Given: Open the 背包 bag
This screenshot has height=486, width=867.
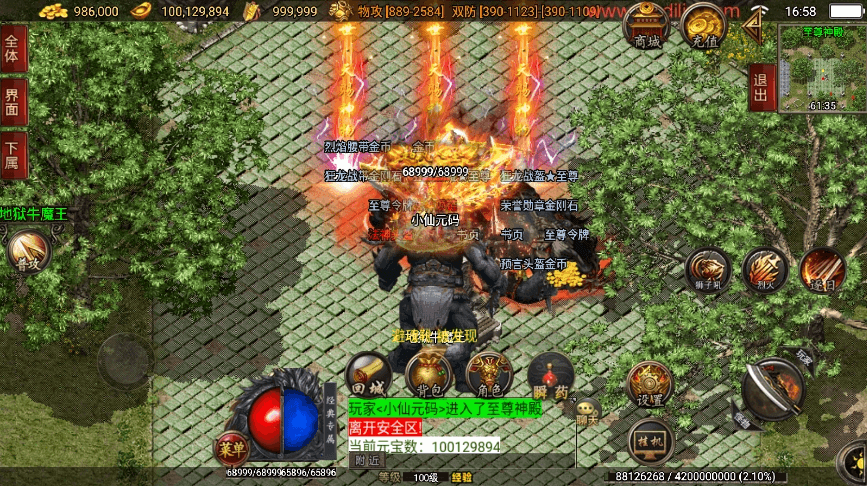Looking at the screenshot, I should 429,373.
